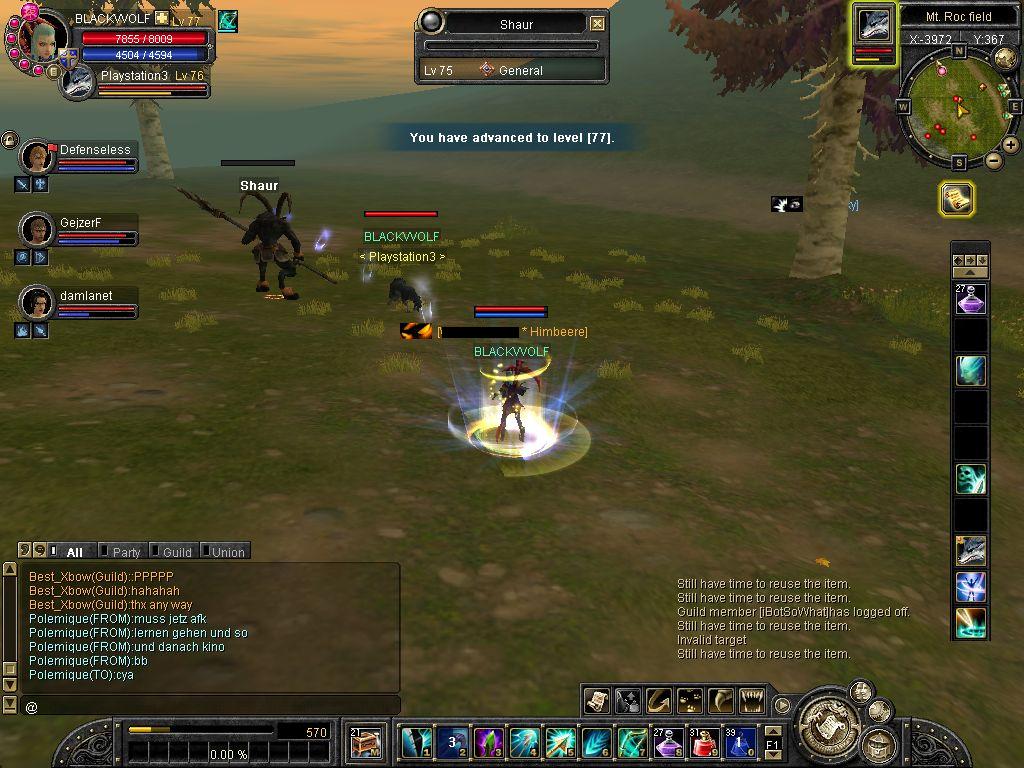This screenshot has width=1024, height=768.
Task: Use the blue mana potion in slot 0
Action: (740, 742)
